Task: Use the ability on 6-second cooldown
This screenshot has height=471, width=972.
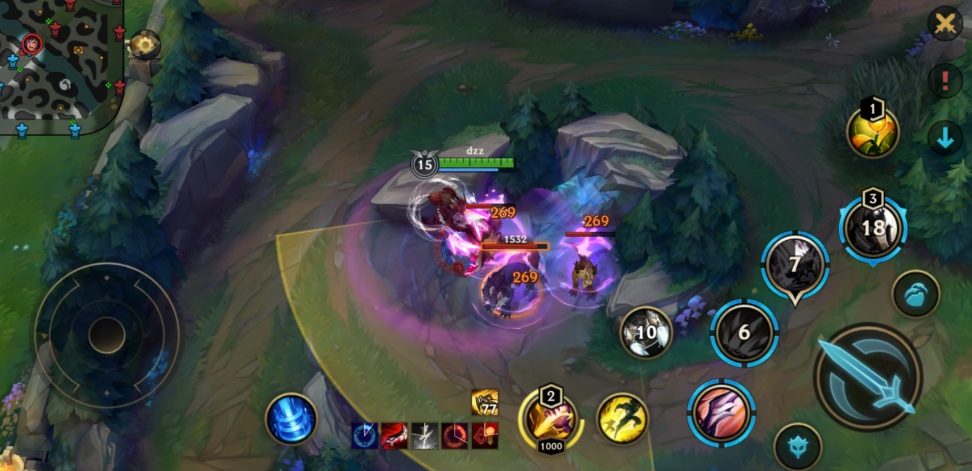Action: point(744,332)
